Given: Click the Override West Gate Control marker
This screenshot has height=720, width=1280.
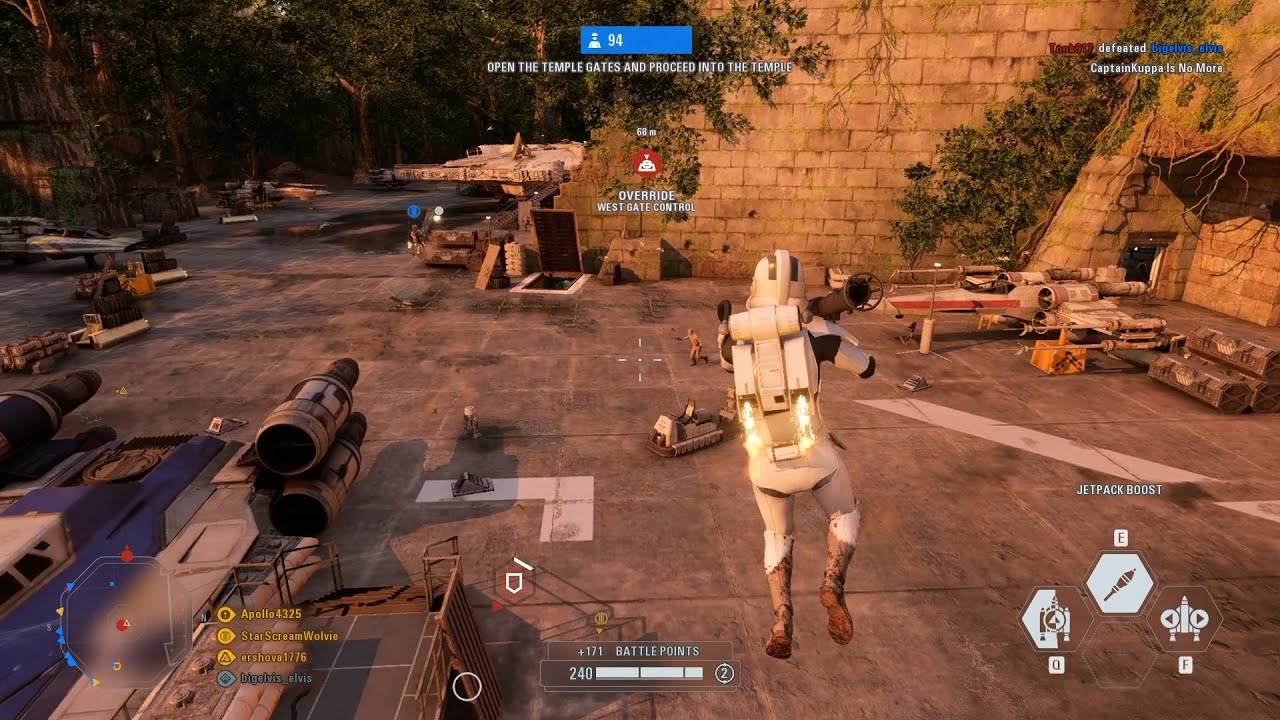Looking at the screenshot, I should click(647, 162).
